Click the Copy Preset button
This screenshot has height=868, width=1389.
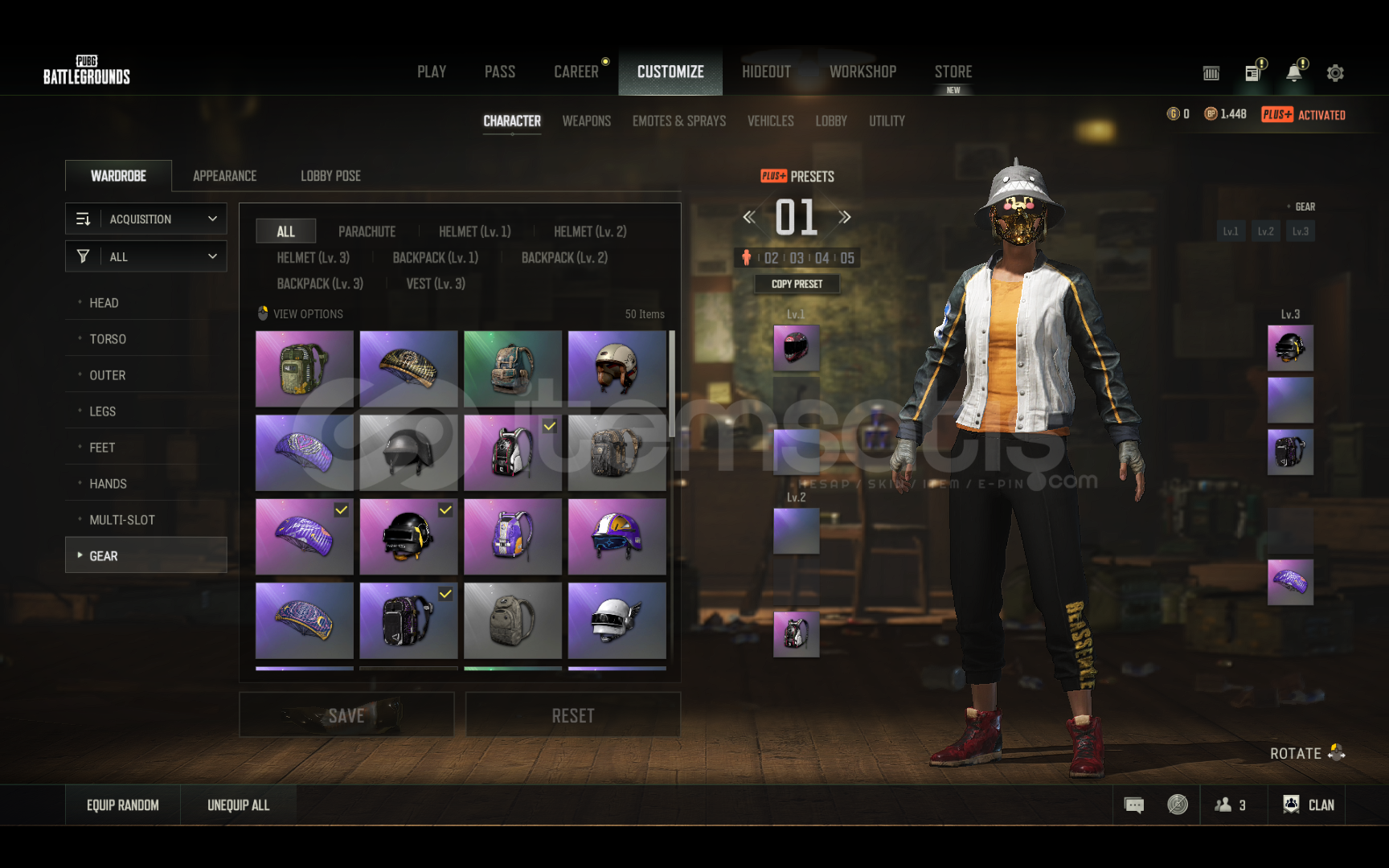pyautogui.click(x=797, y=284)
